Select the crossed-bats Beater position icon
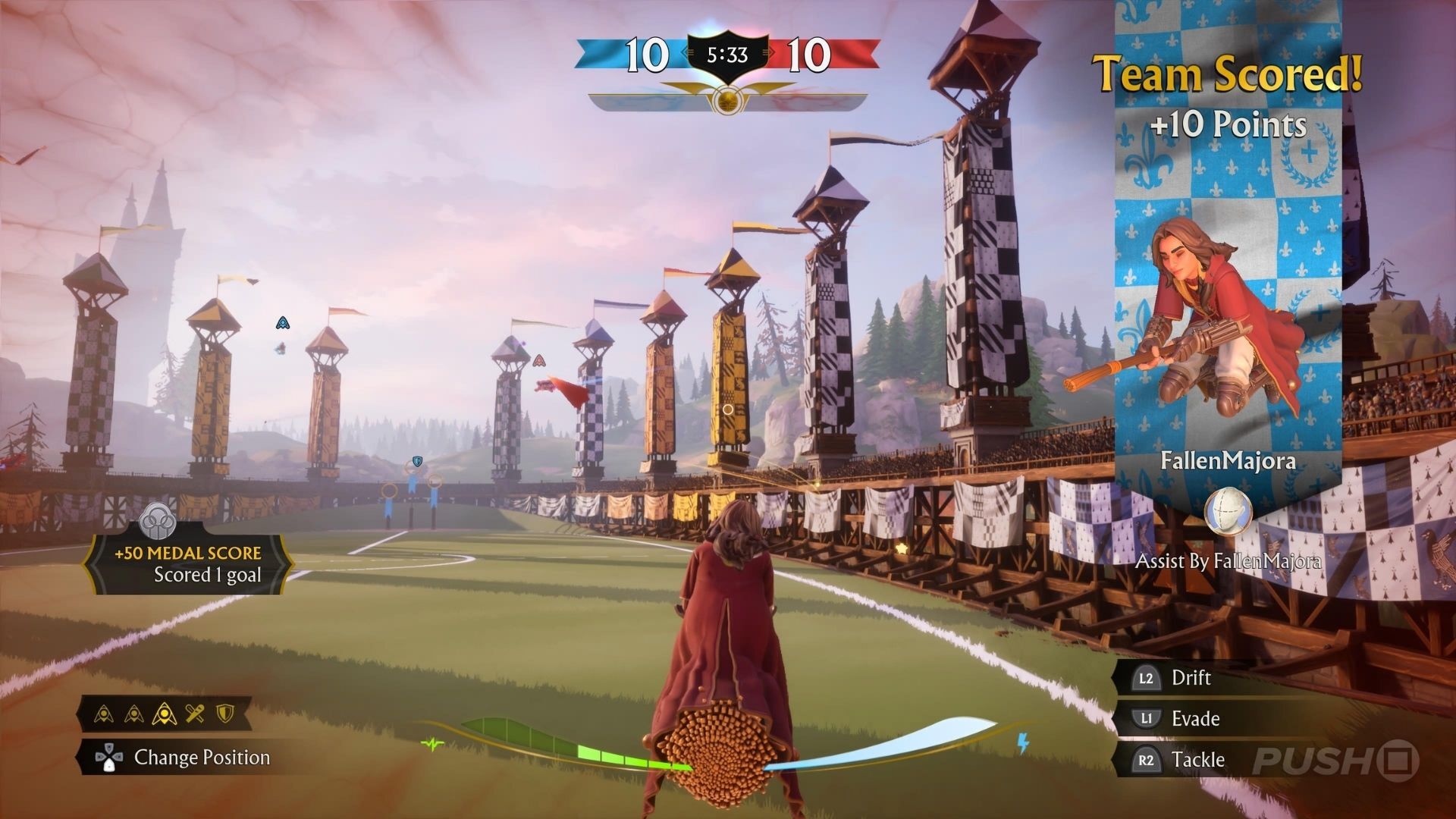Viewport: 1456px width, 819px height. click(195, 714)
